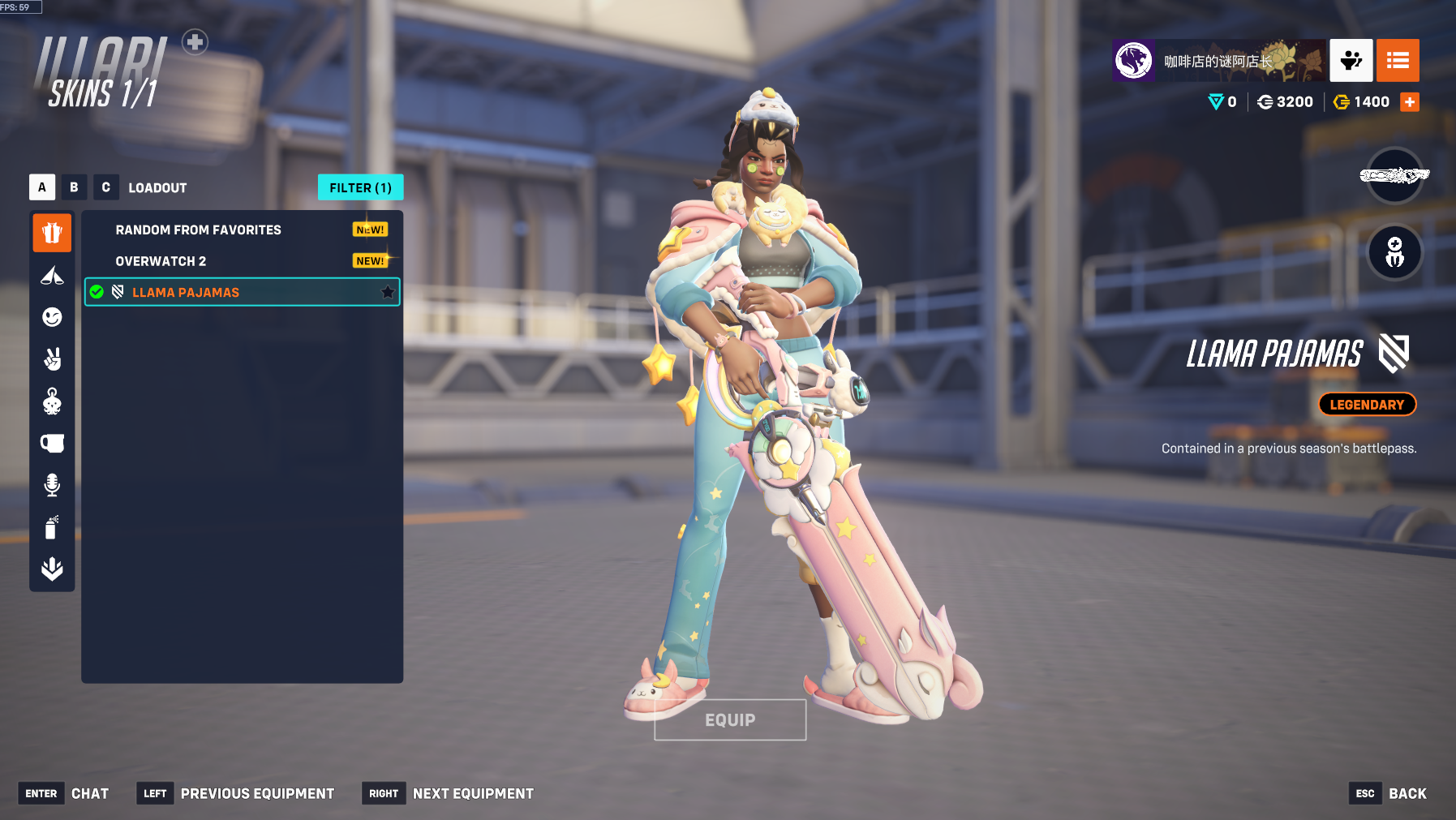Open the Sprays category (spray can)
The height and width of the screenshot is (820, 1456).
tap(52, 527)
